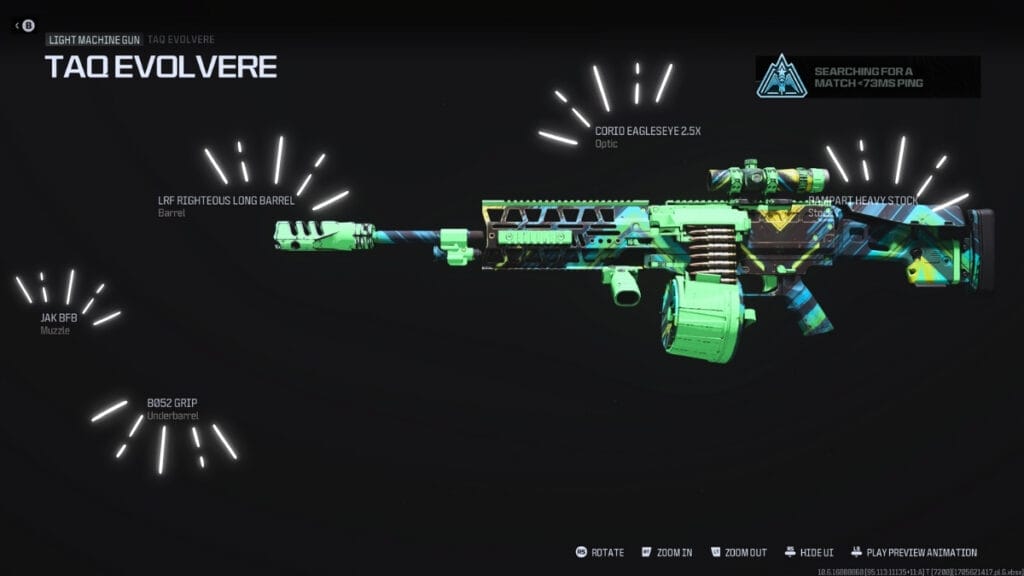Click the Zoom In option
Screen dimensions: 1024x576
(667, 552)
